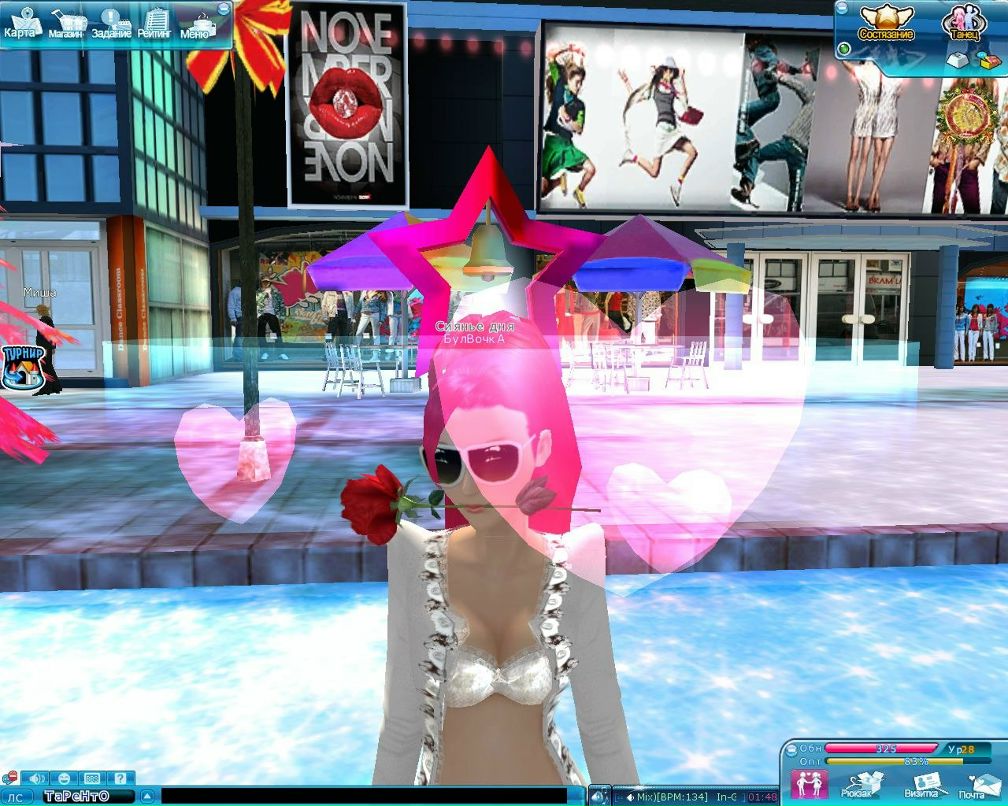This screenshot has height=806, width=1008.
Task: Open the Меню button
Action: 198,24
